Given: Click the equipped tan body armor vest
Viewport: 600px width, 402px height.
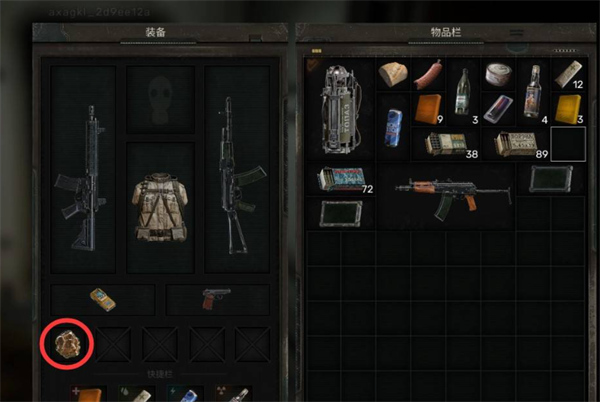Looking at the screenshot, I should coord(160,208).
